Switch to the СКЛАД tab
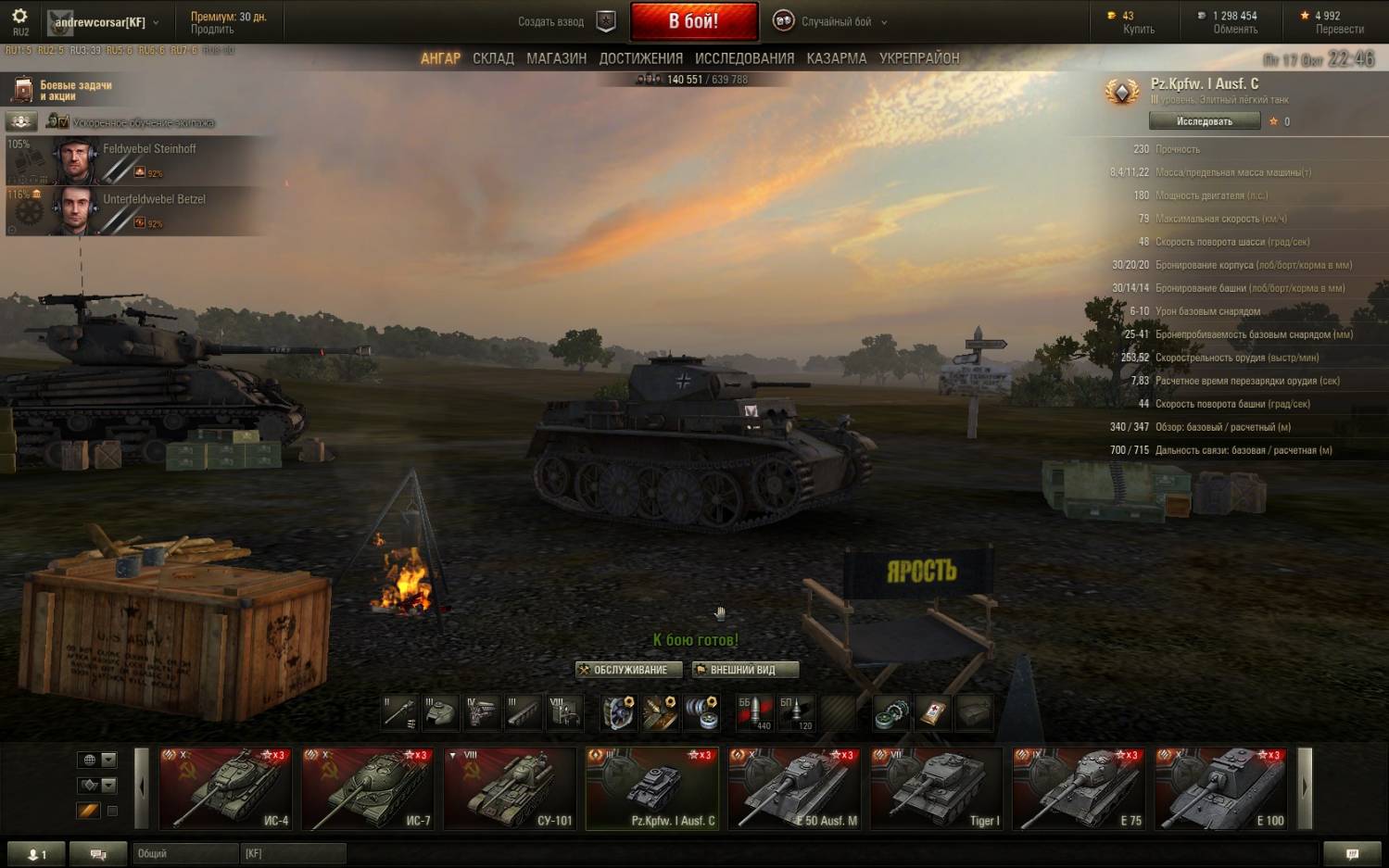This screenshot has width=1389, height=868. click(x=493, y=58)
